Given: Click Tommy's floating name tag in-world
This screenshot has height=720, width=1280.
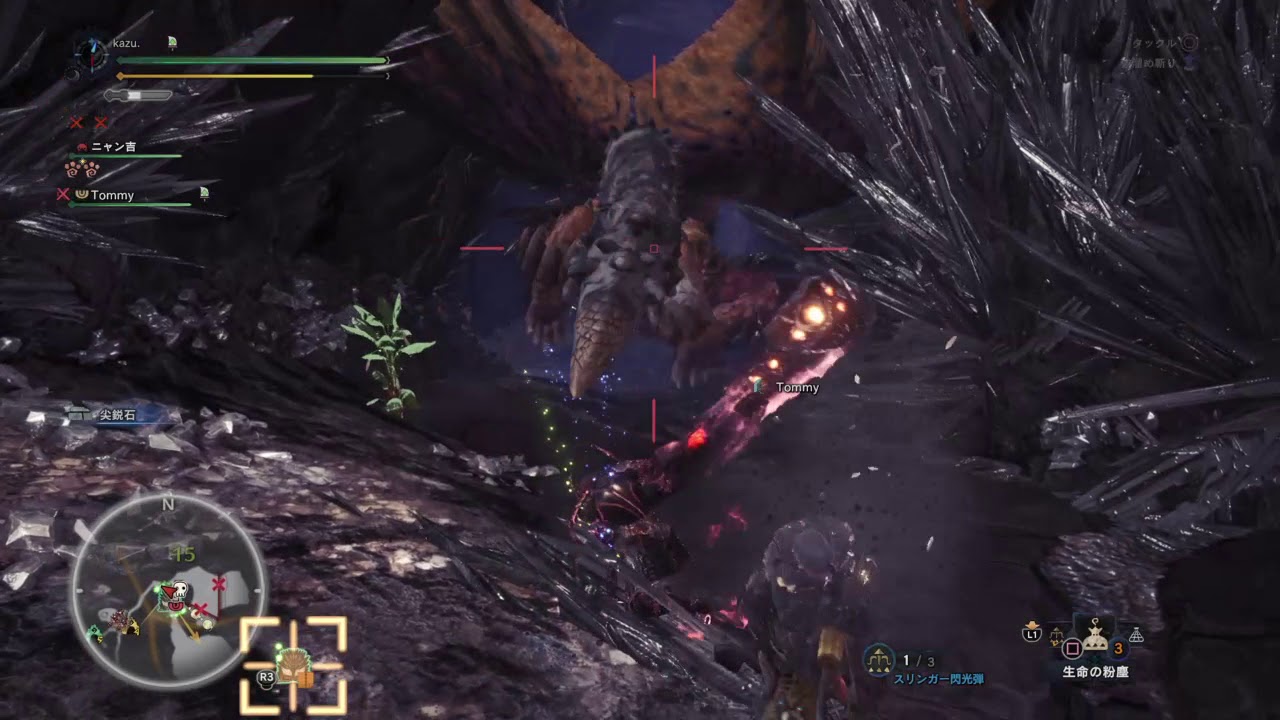Looking at the screenshot, I should 796,386.
